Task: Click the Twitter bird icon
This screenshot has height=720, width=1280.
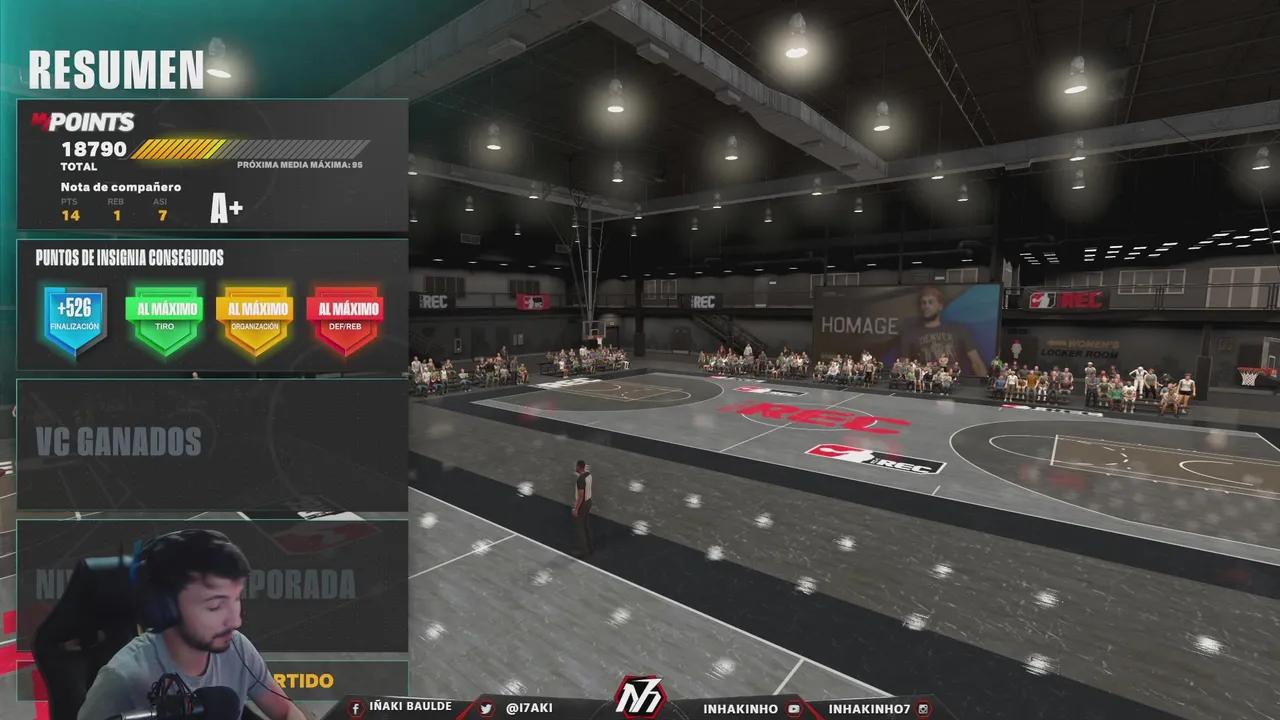Action: [485, 706]
